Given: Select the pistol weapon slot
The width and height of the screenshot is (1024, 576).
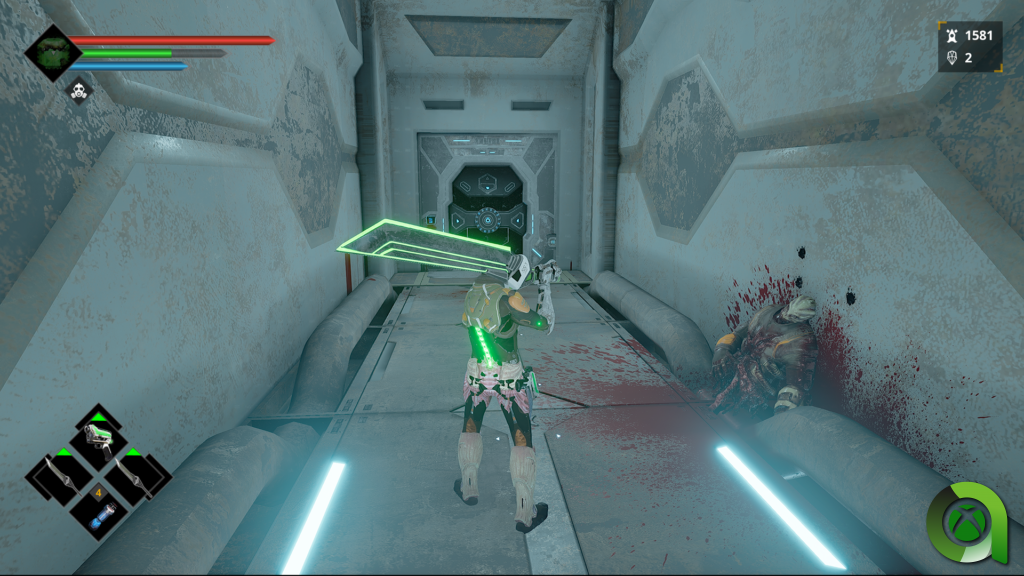Looking at the screenshot, I should point(98,438).
